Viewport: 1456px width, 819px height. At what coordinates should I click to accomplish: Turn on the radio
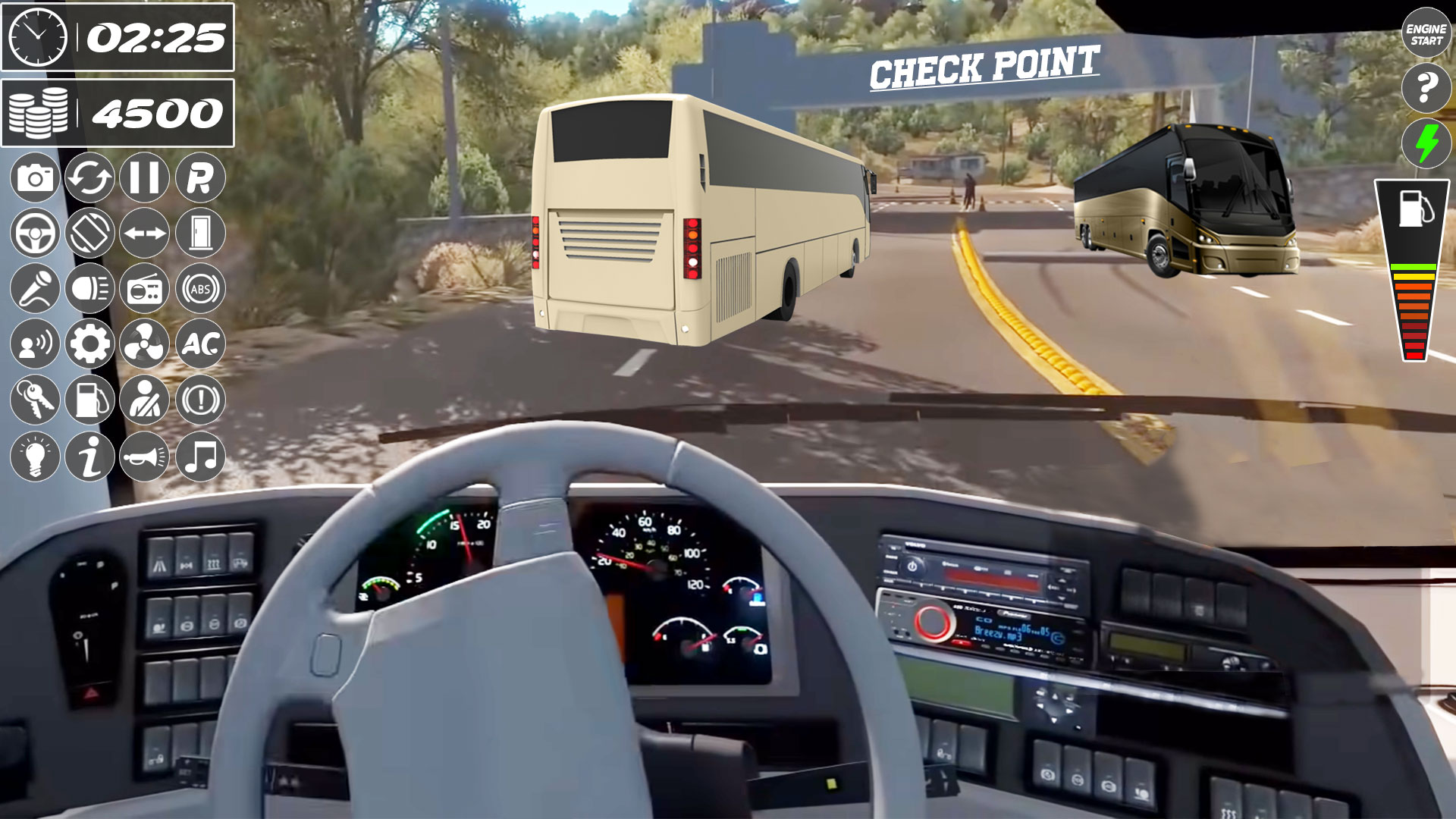[145, 287]
